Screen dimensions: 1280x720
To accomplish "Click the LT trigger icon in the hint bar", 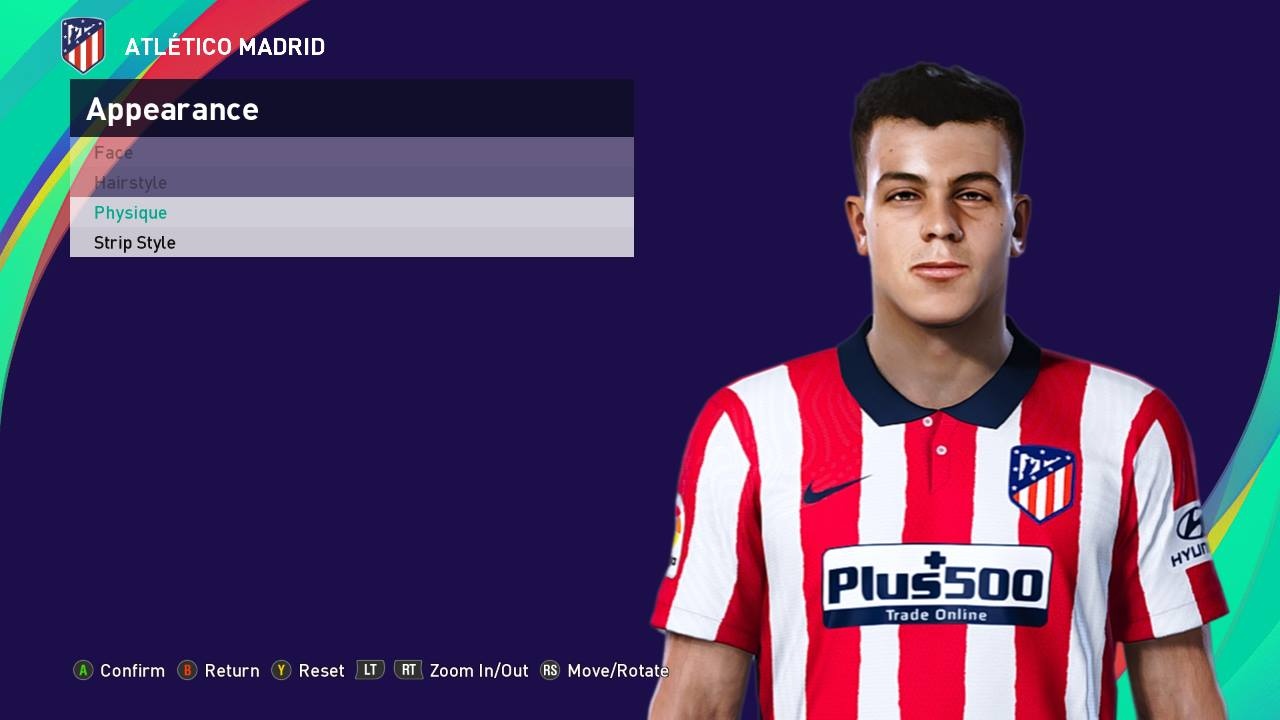I will tap(368, 671).
